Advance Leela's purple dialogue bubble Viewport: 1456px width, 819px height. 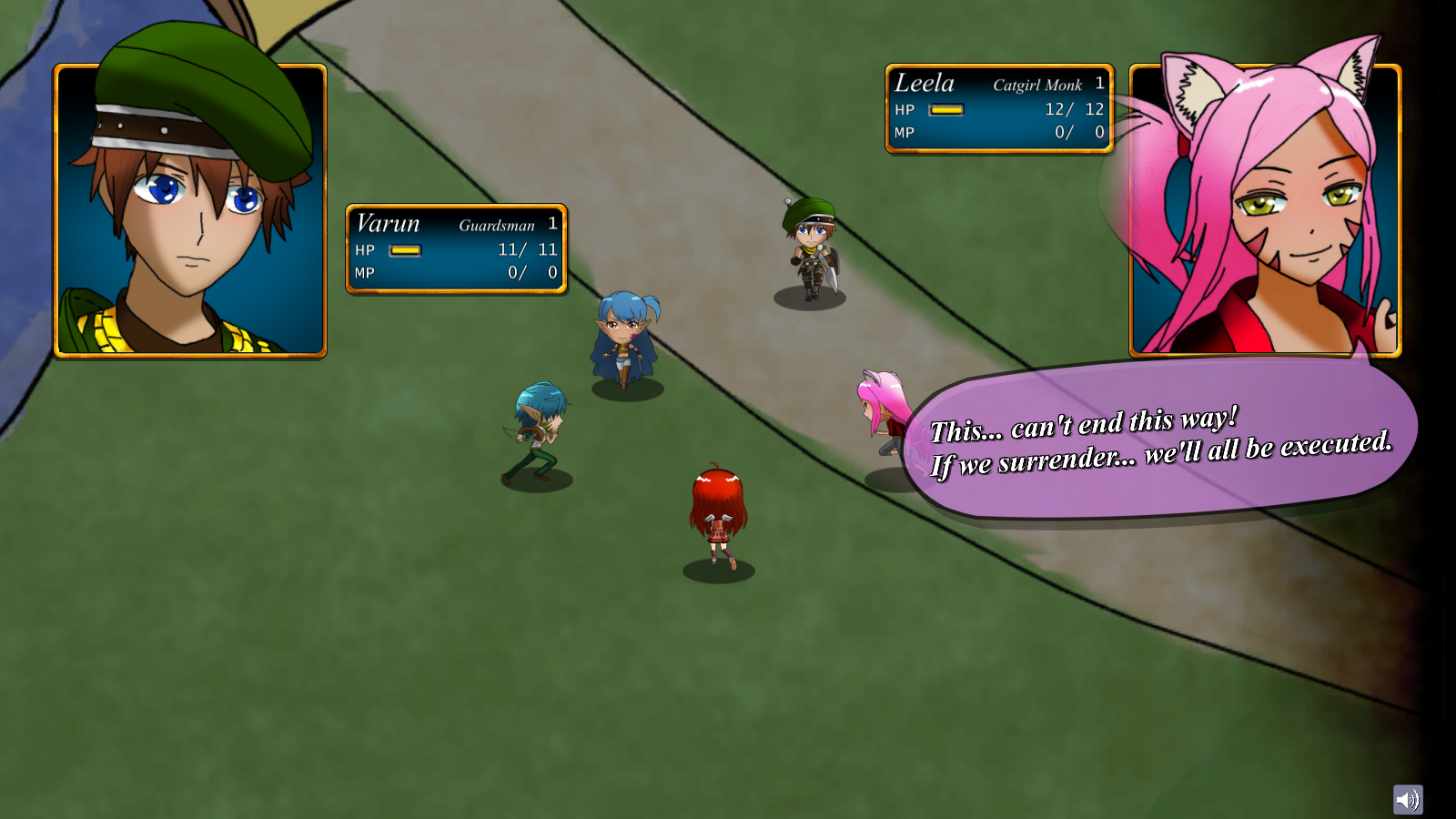coord(1160,443)
